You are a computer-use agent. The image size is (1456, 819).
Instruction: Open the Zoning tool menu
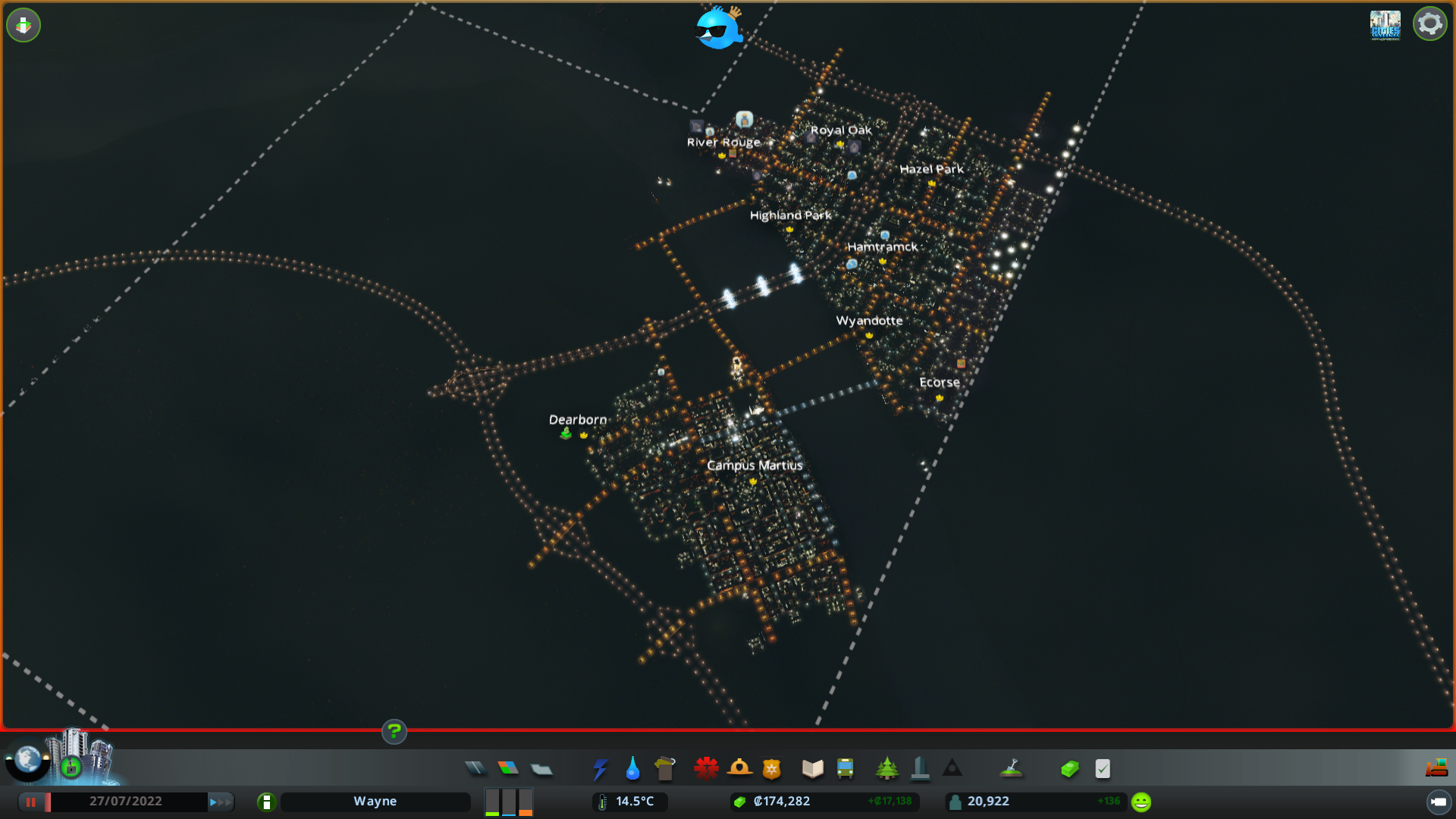(509, 768)
